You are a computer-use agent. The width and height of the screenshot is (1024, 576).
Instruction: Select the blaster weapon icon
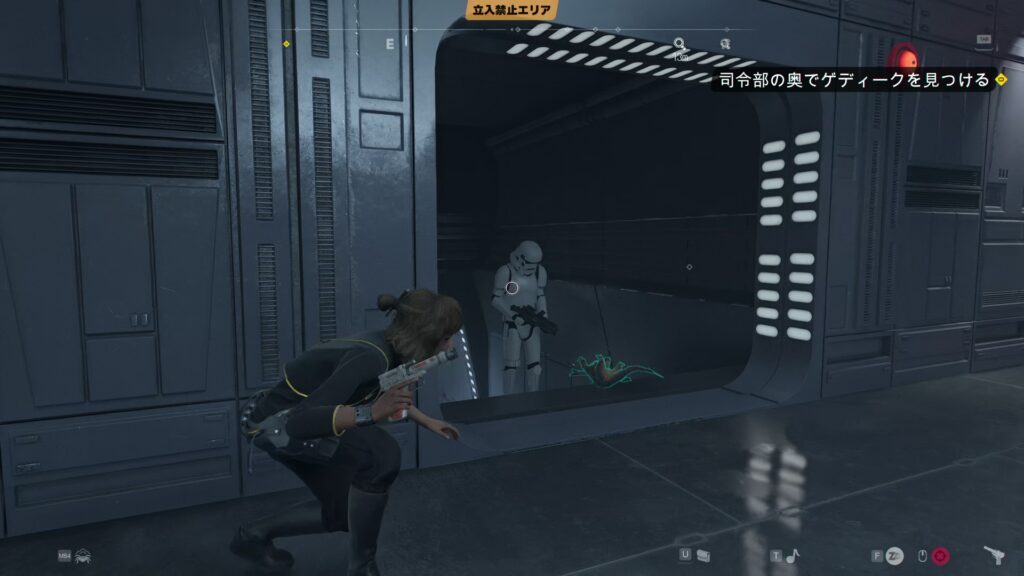995,555
